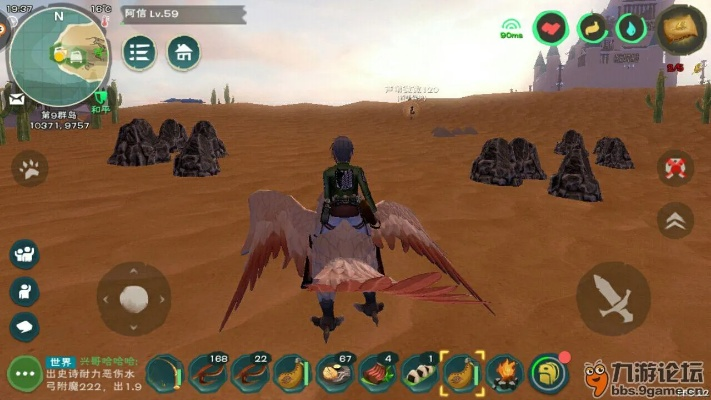Select the rice ball hotbar slot
The width and height of the screenshot is (711, 400).
[x=421, y=374]
